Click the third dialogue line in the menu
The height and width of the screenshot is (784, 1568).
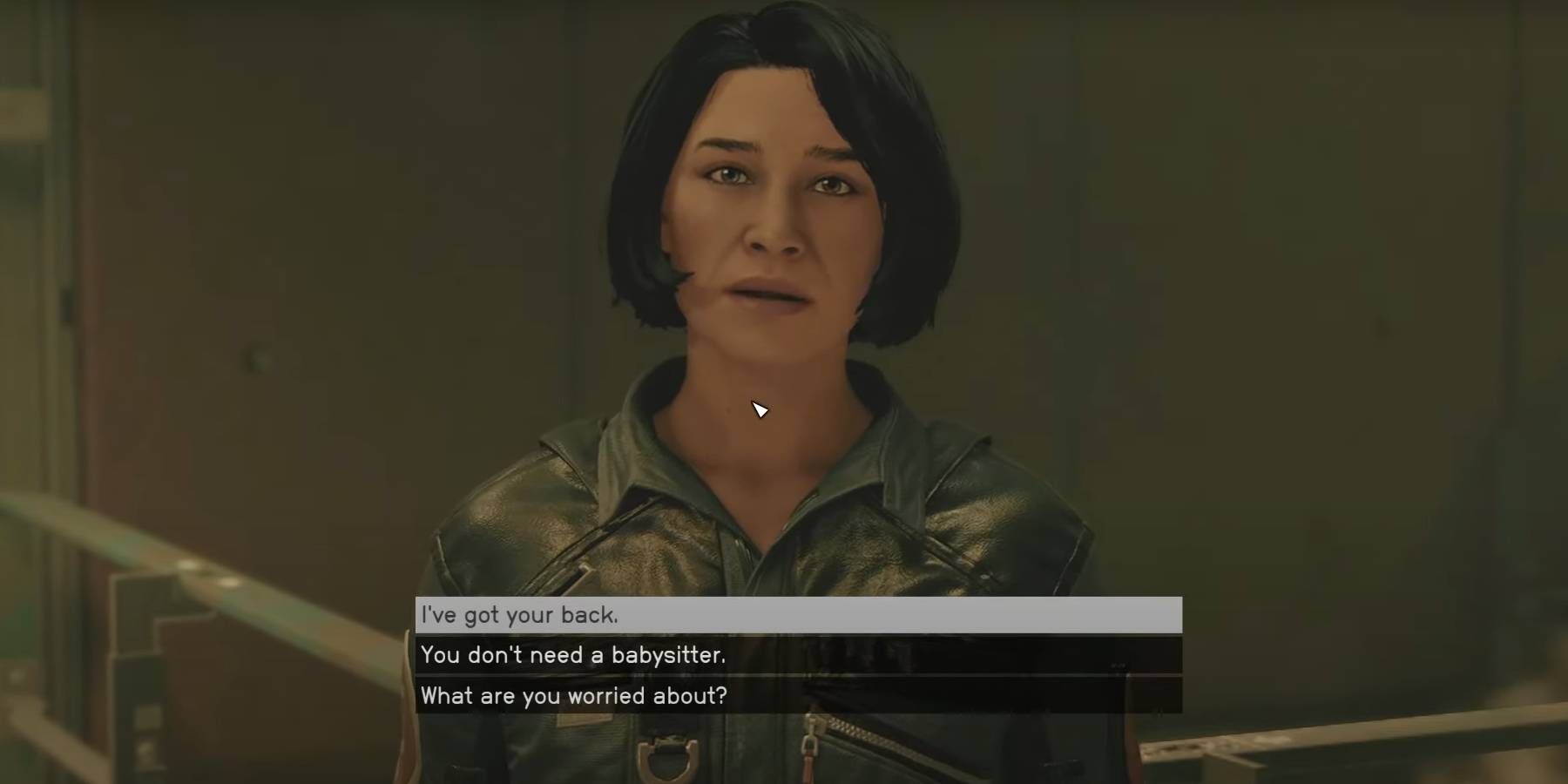784,696
